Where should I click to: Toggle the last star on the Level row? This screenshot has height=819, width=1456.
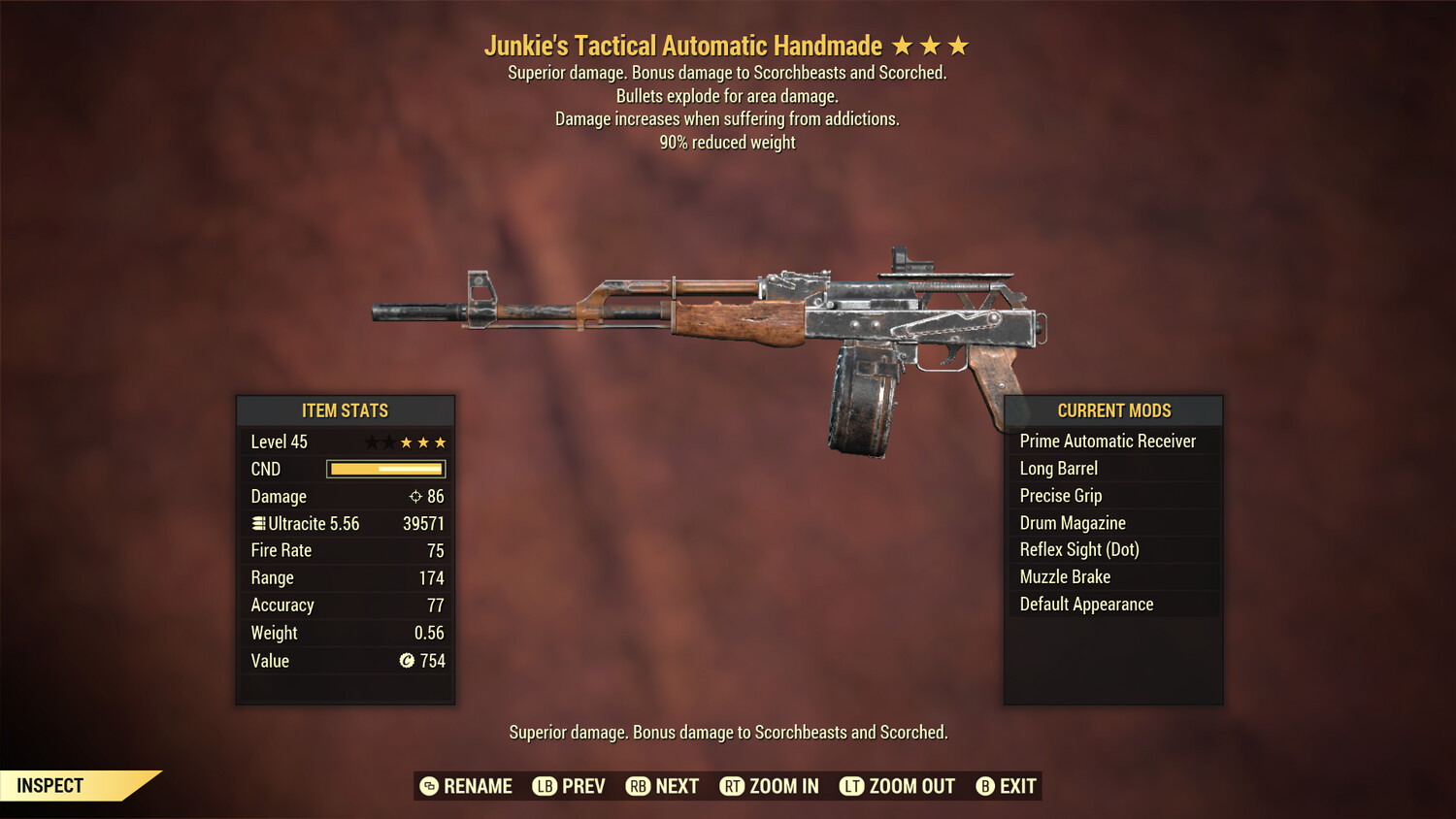(440, 442)
